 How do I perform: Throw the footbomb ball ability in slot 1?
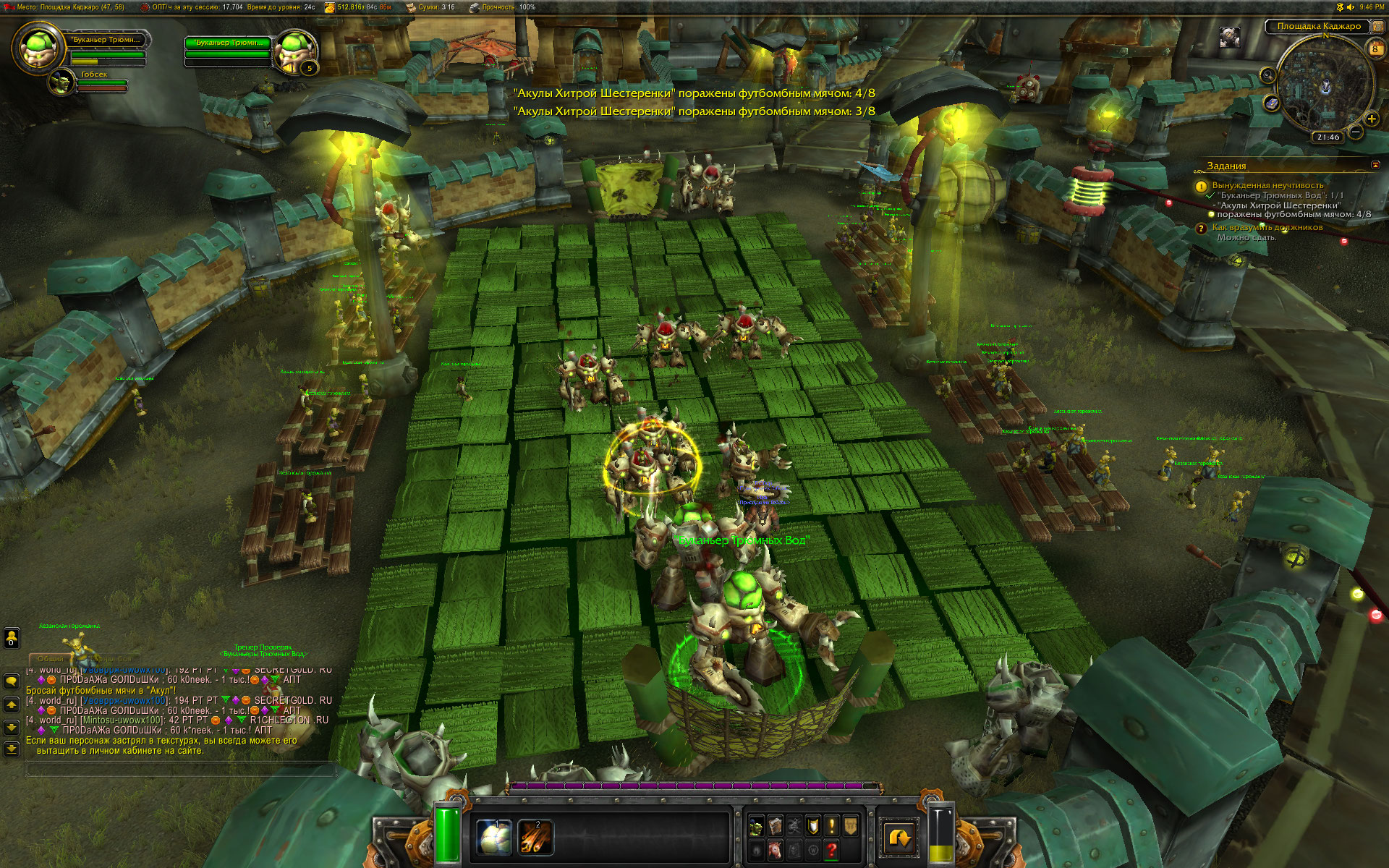click(495, 838)
